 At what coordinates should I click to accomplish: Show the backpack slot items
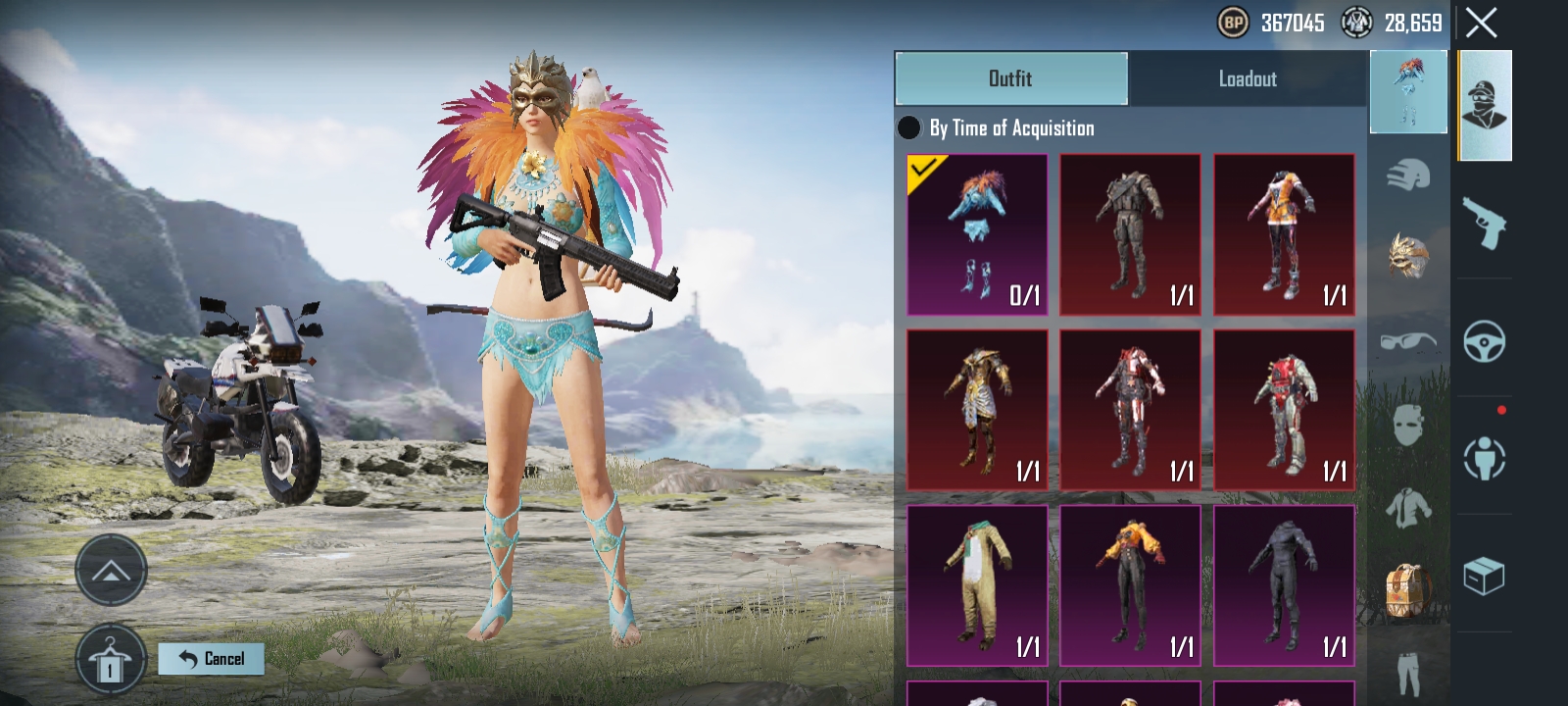click(x=1408, y=591)
